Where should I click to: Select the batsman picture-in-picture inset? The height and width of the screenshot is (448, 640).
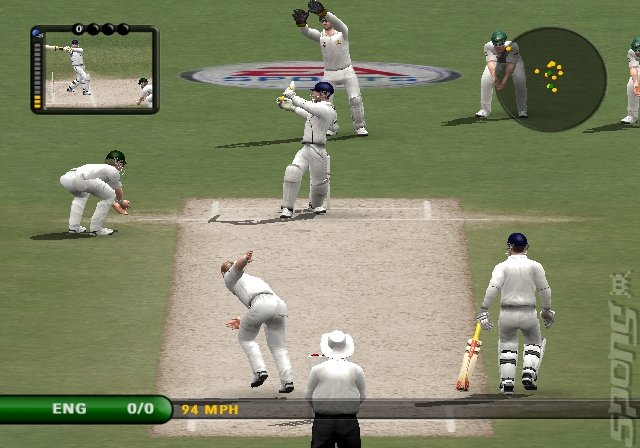point(96,70)
